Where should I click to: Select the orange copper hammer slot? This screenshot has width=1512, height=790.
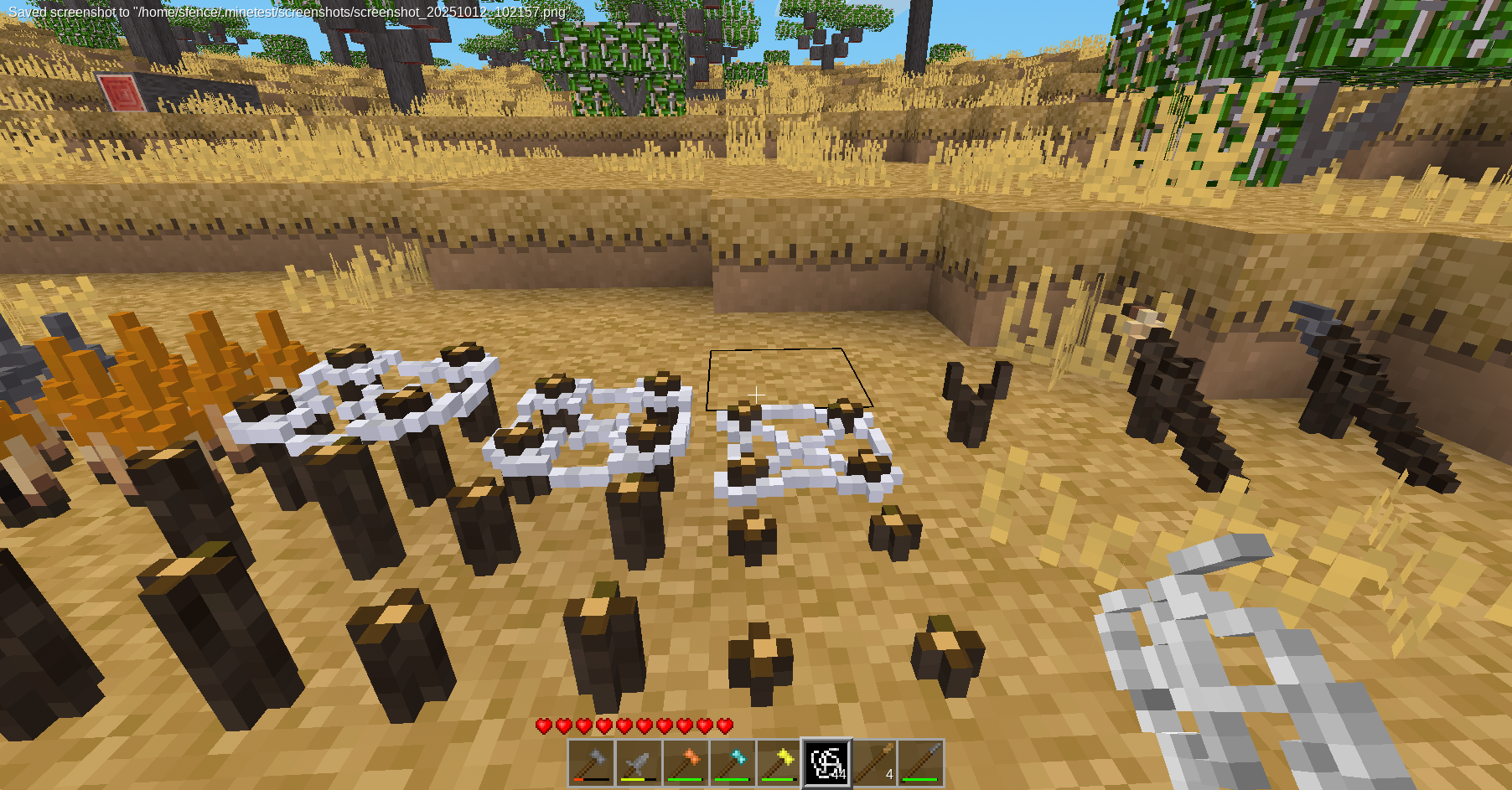pyautogui.click(x=686, y=763)
